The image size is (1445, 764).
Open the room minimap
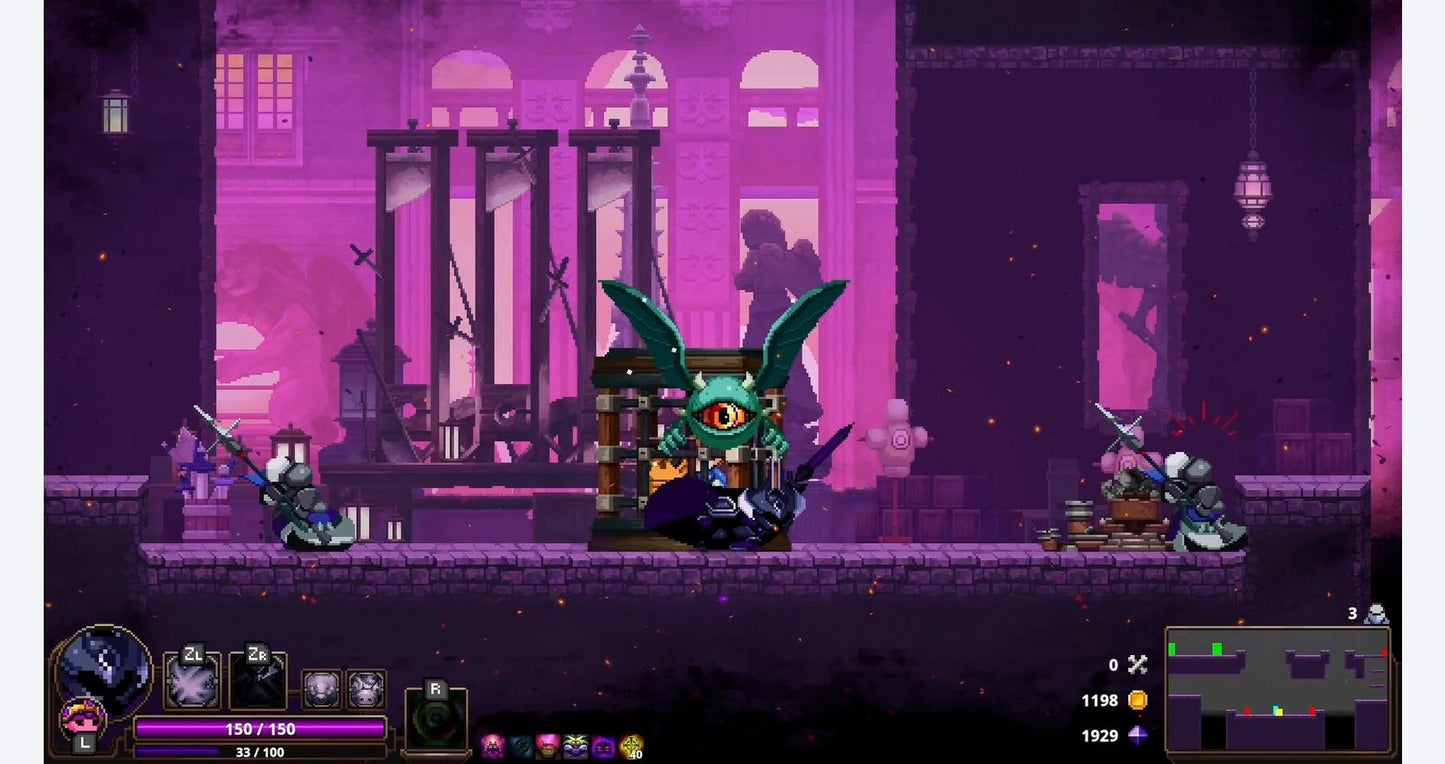tap(1278, 689)
